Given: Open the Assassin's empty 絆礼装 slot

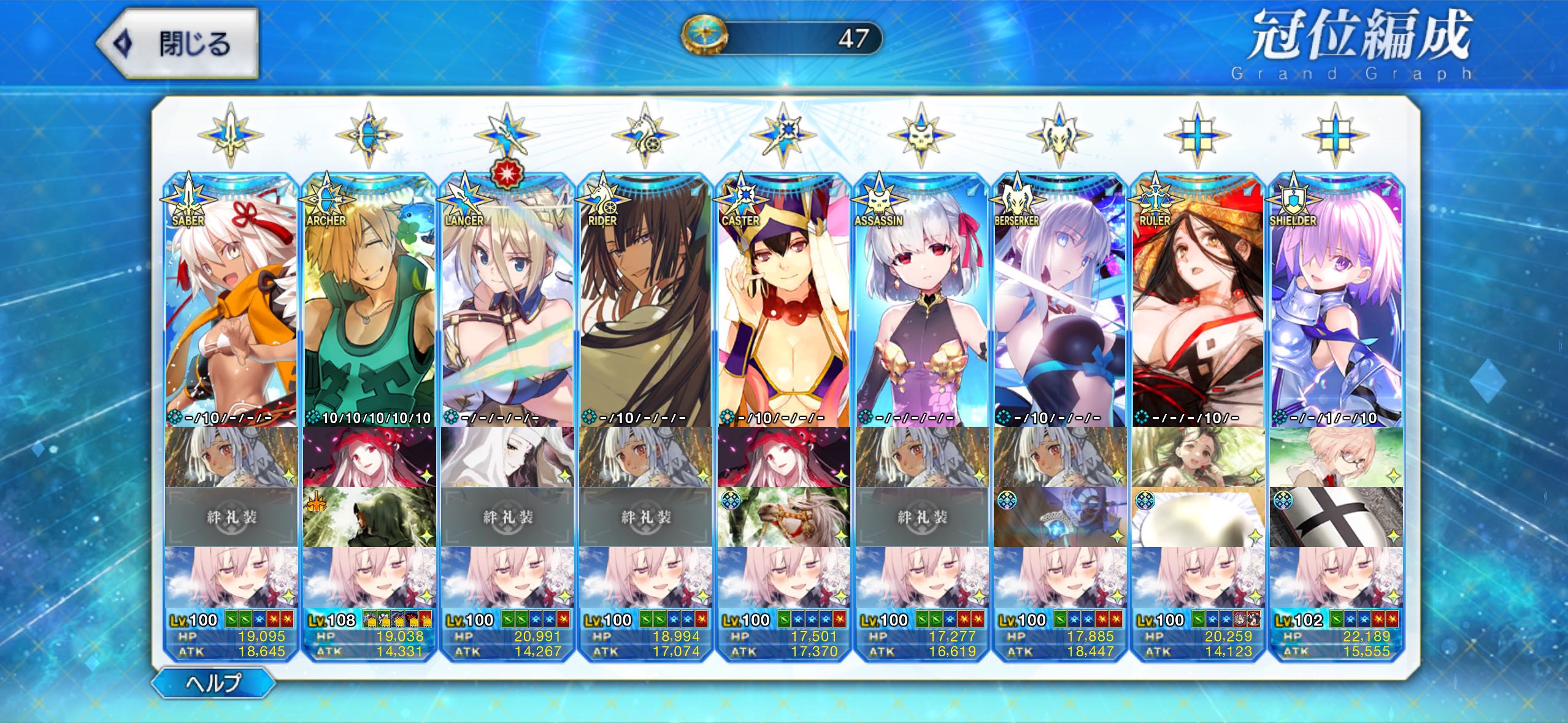Looking at the screenshot, I should [921, 517].
